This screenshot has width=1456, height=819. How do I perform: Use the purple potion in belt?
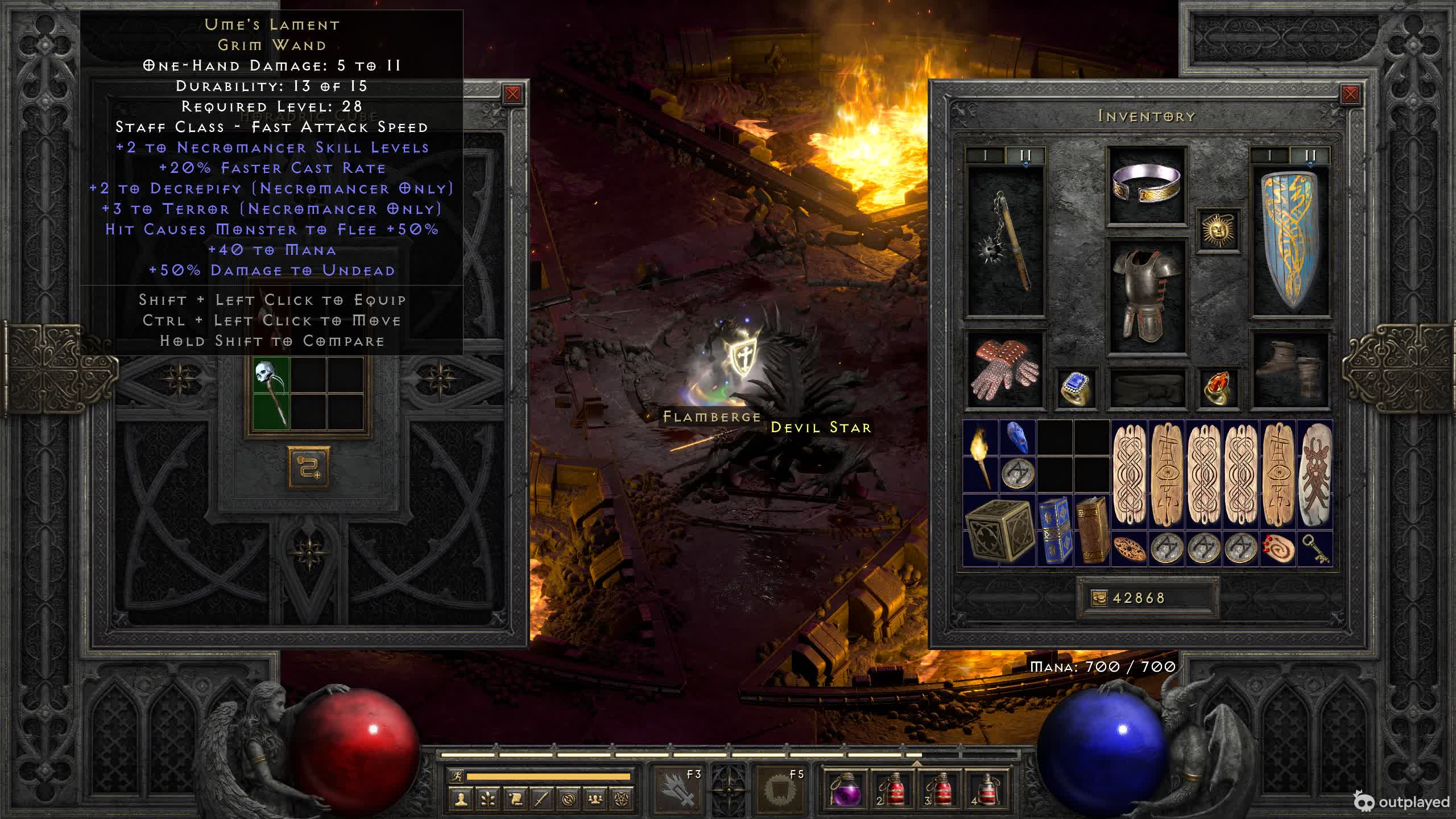846,789
